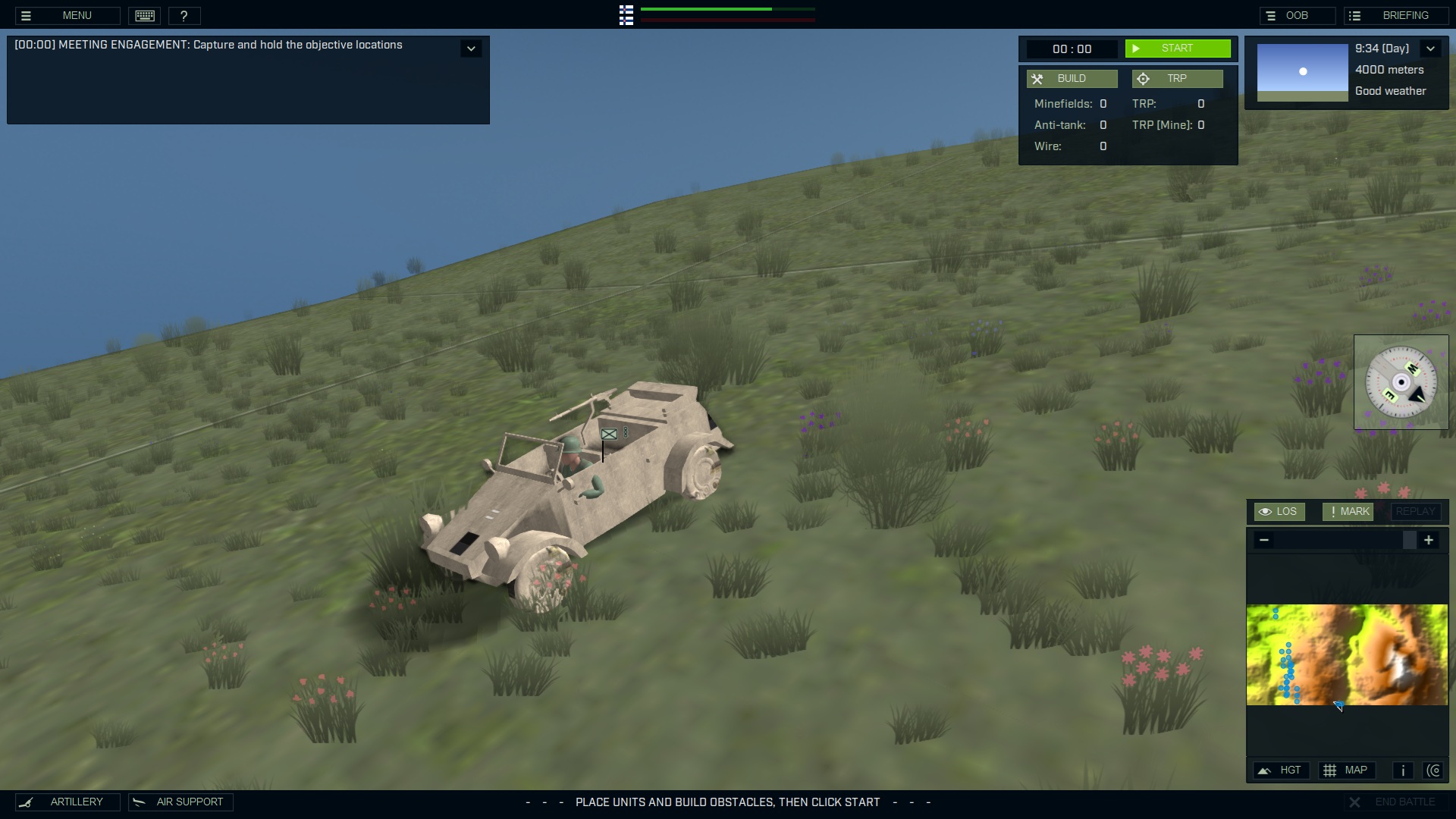Click the keyboard shortcuts icon
Image resolution: width=1456 pixels, height=819 pixels.
click(144, 15)
